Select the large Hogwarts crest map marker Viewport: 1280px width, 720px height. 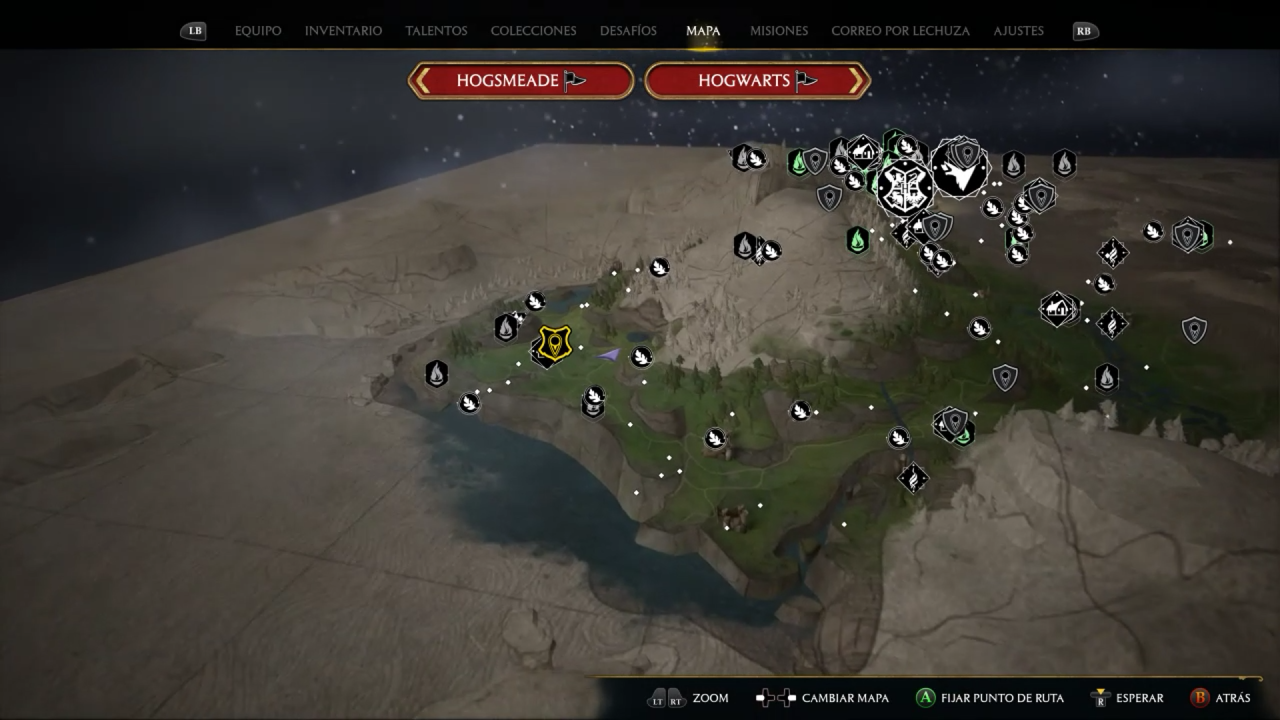click(x=905, y=186)
